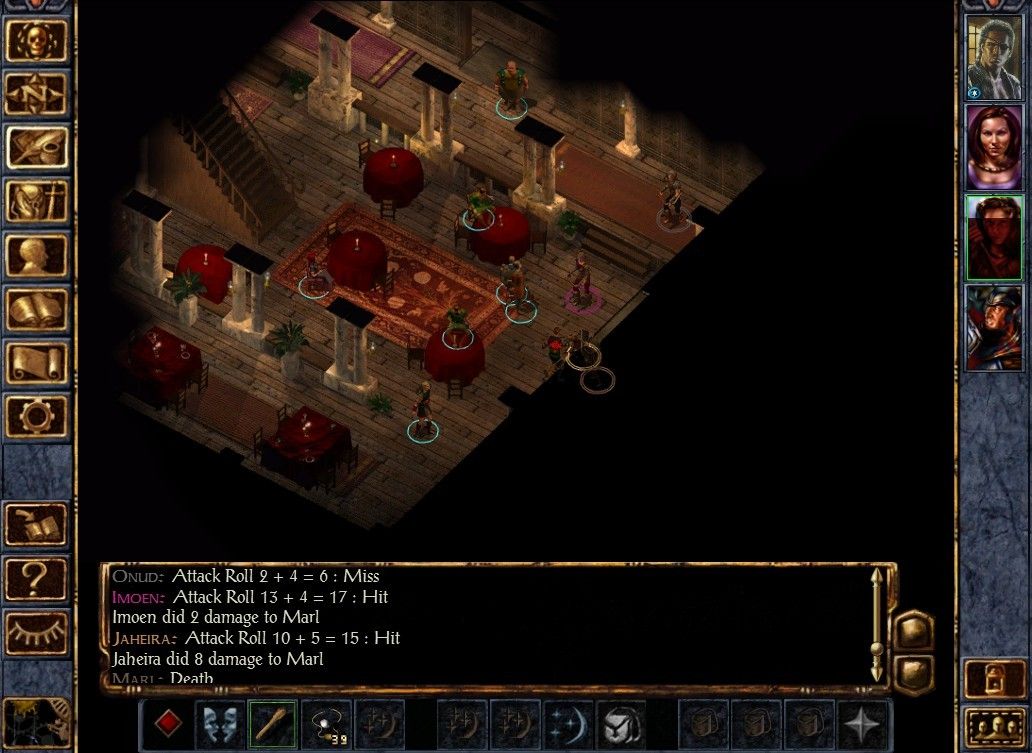This screenshot has height=753, width=1032.
Task: Activate the red diamond action button
Action: click(167, 723)
